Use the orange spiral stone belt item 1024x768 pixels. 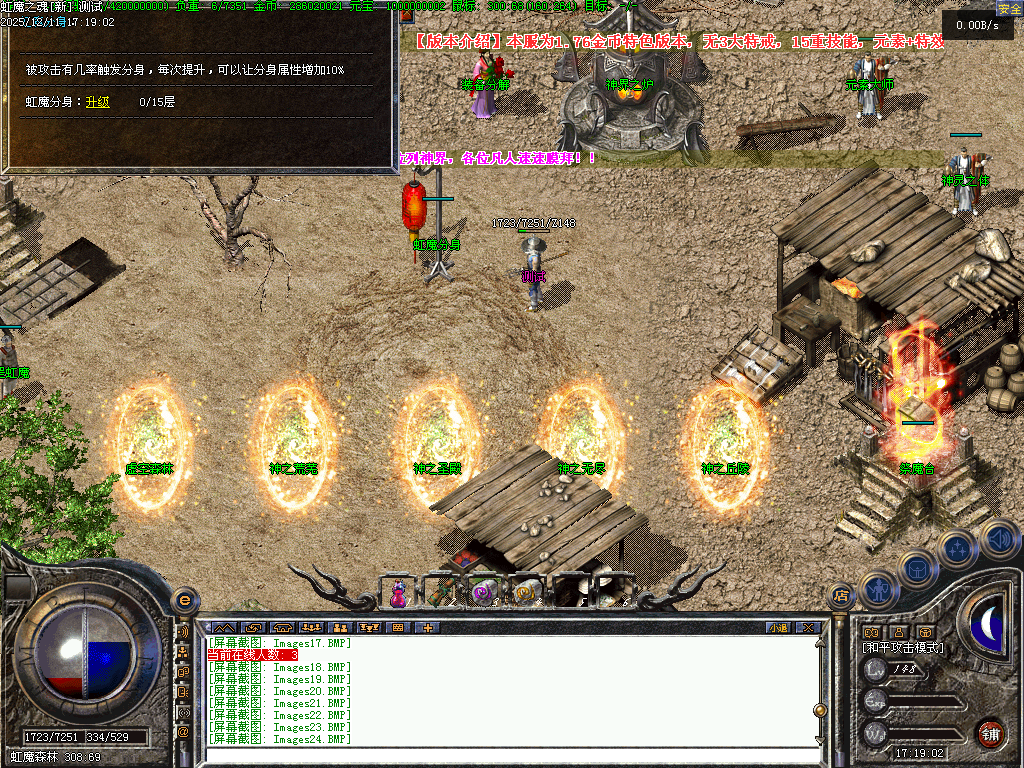526,593
